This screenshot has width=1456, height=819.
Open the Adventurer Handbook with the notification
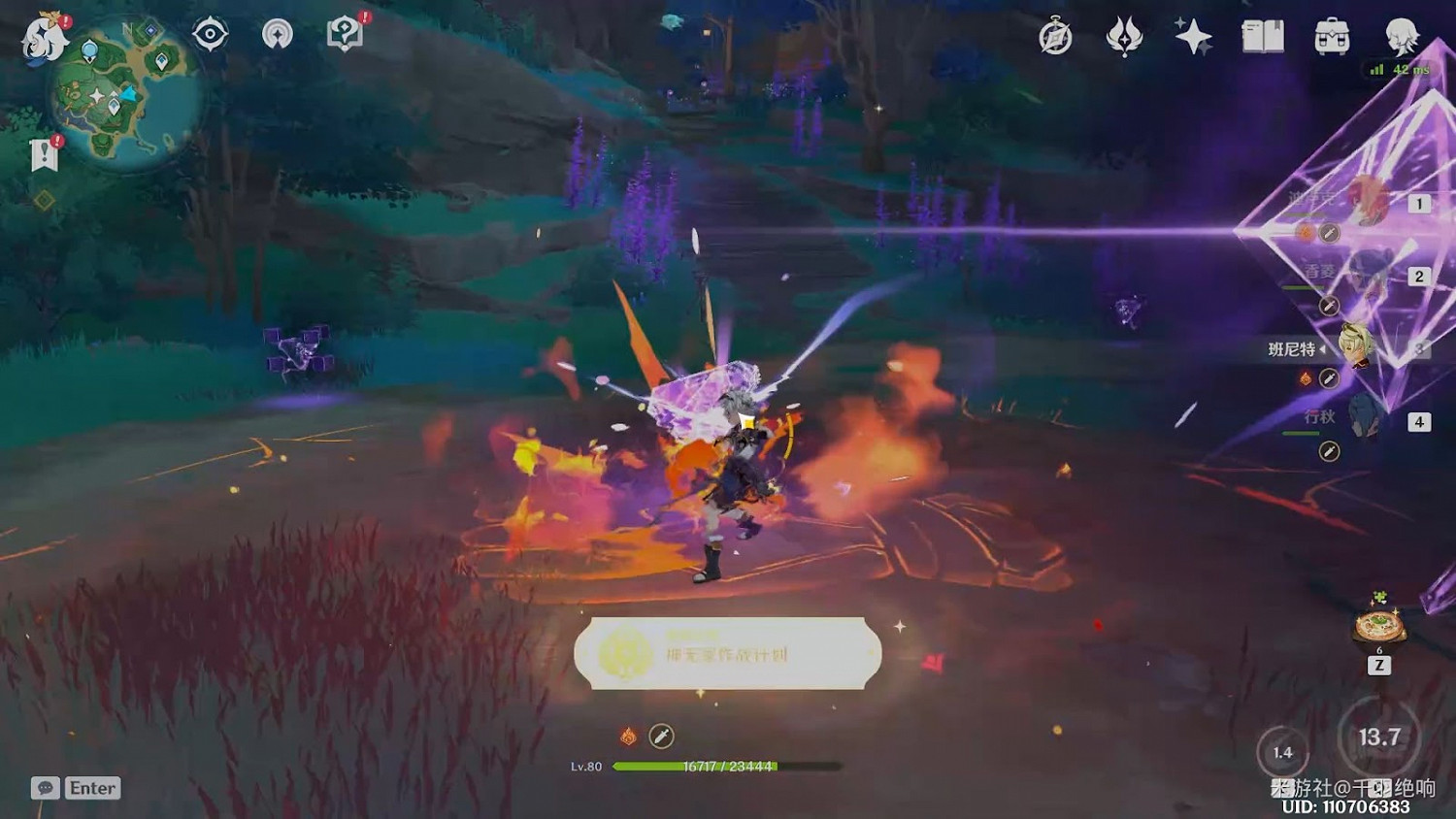point(346,32)
